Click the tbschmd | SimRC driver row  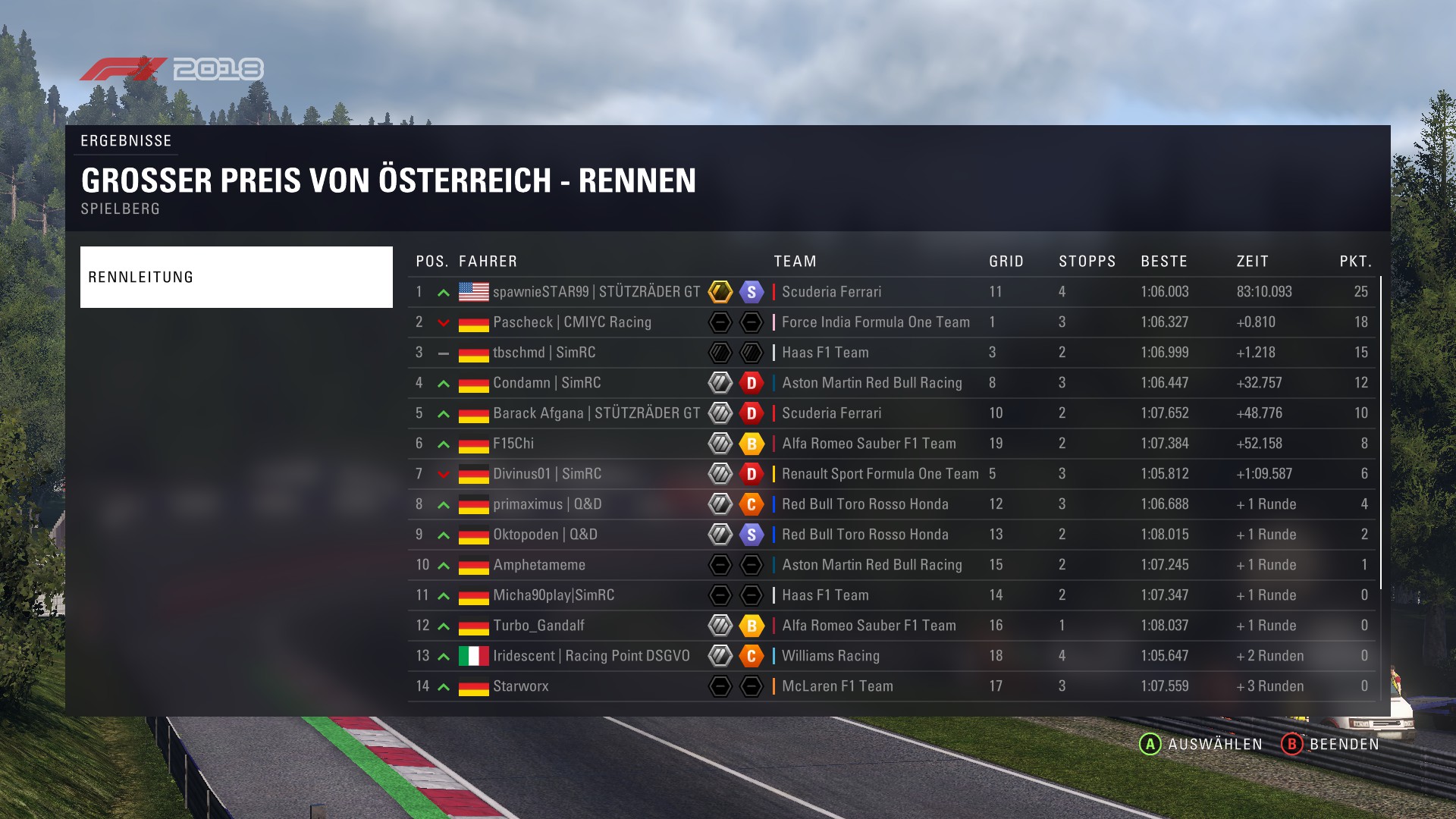544,353
